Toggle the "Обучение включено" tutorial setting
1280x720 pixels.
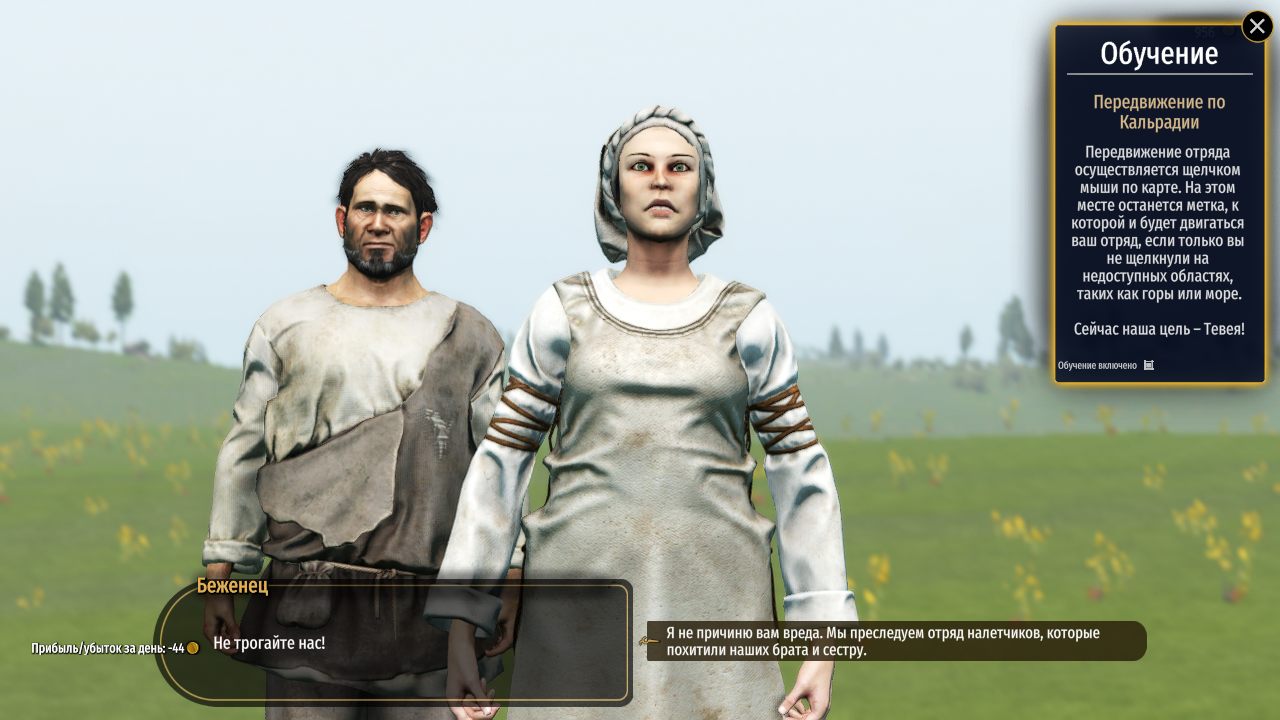tap(1149, 365)
